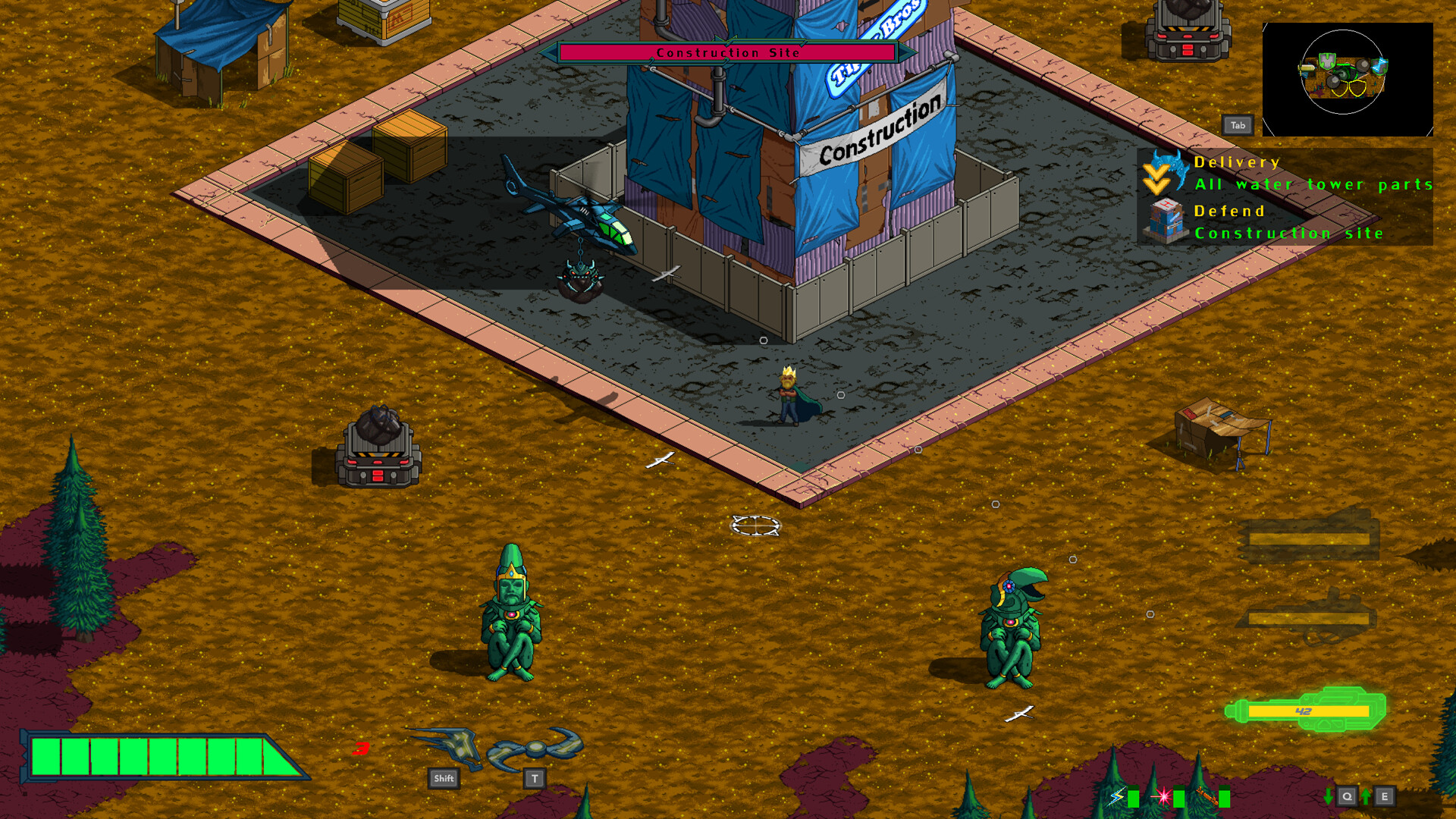Toggle the Q weapon cycle indicator
The image size is (1456, 819).
click(1348, 797)
